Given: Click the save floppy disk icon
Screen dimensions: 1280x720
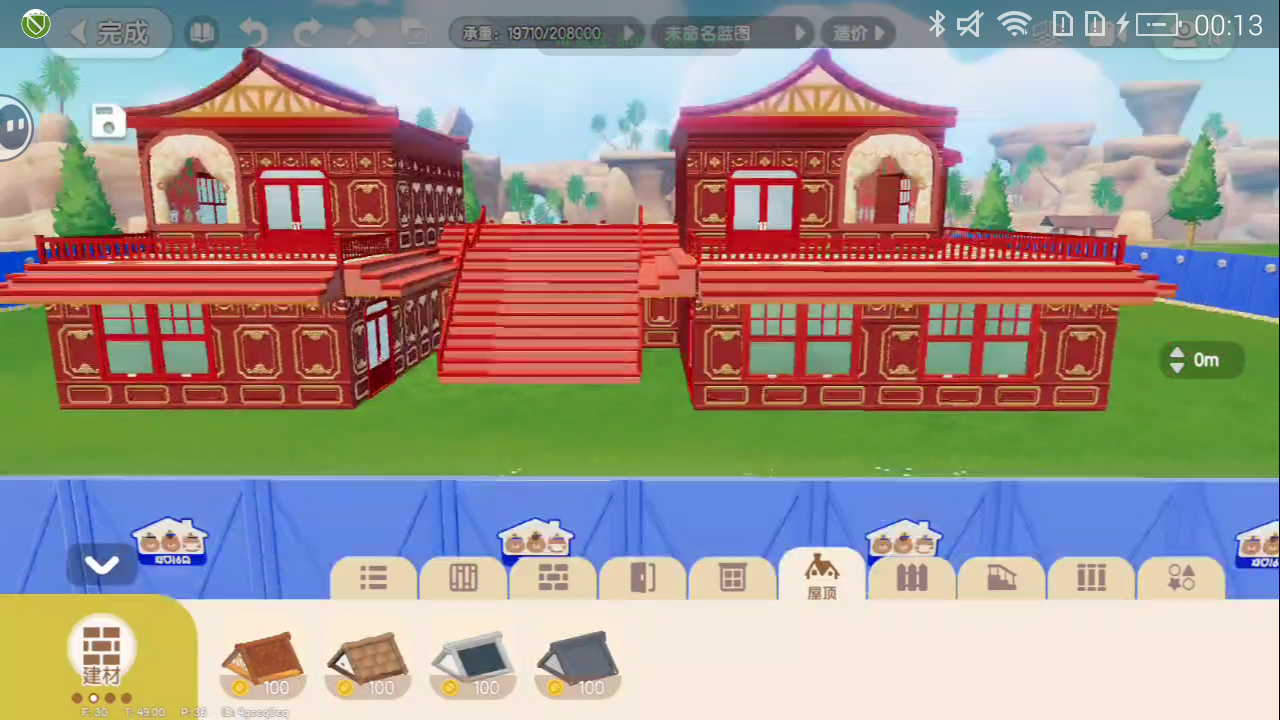Looking at the screenshot, I should (108, 121).
